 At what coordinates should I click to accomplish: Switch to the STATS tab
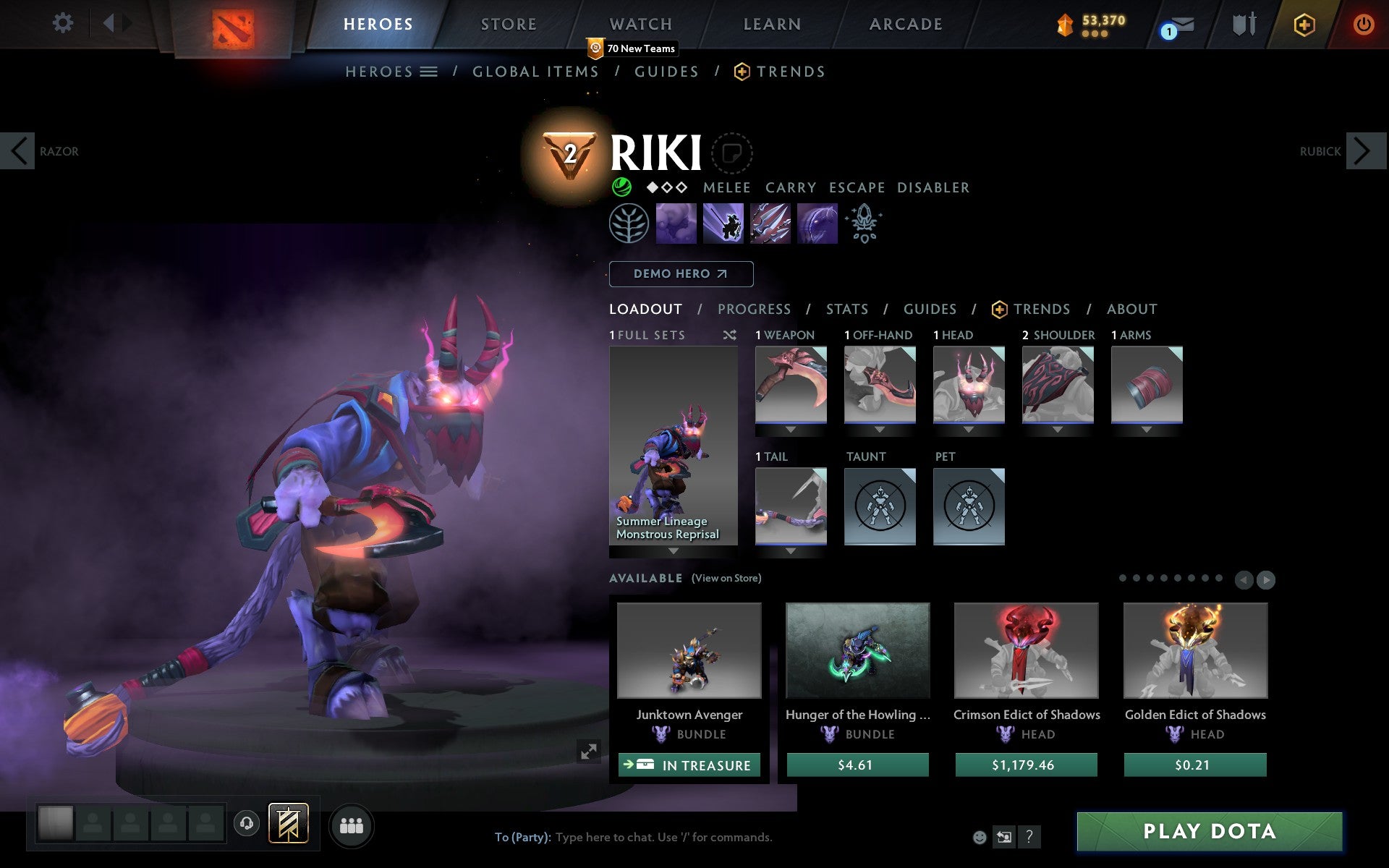(x=846, y=309)
